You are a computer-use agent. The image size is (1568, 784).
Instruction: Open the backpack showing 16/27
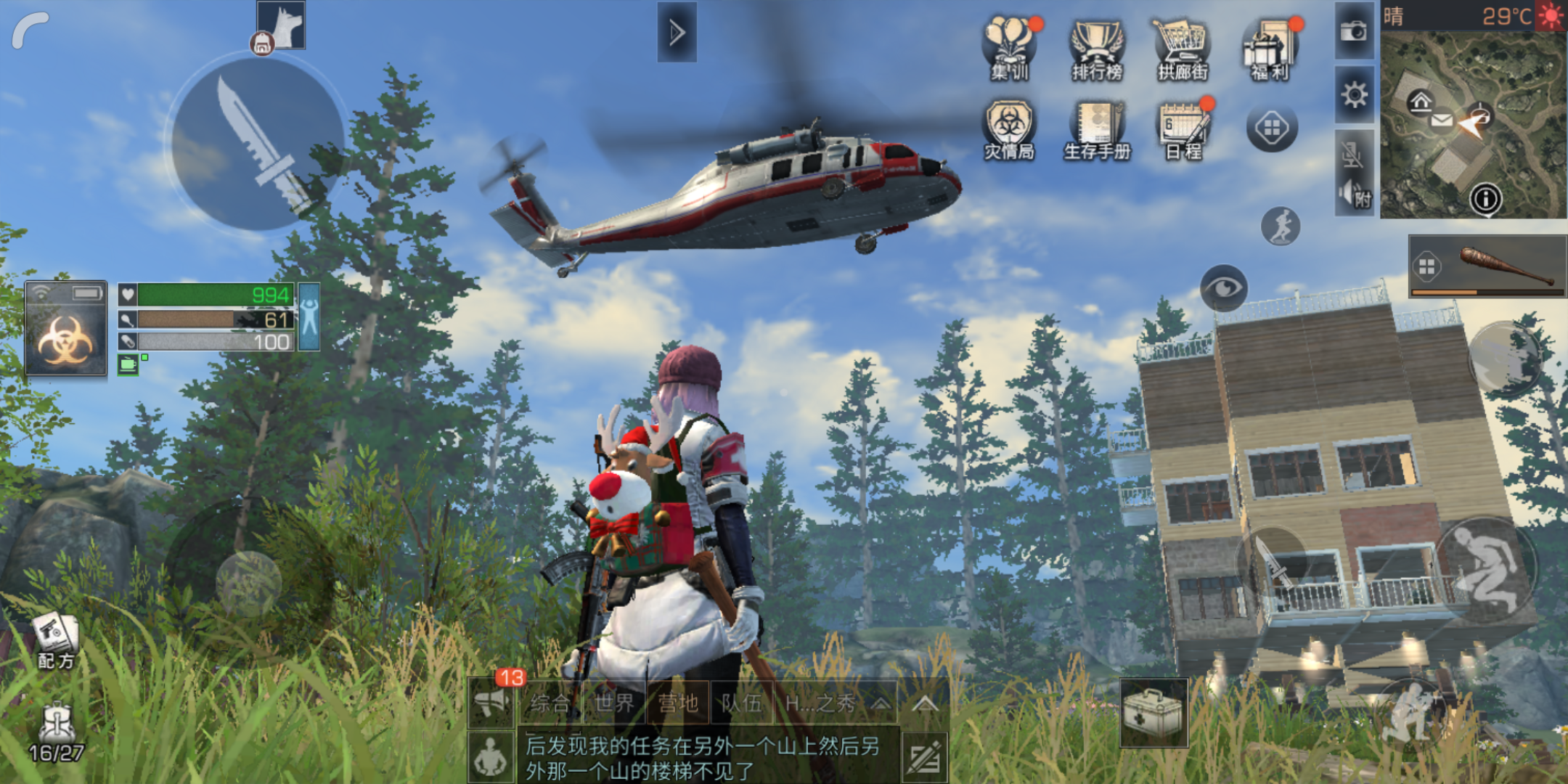pyautogui.click(x=57, y=733)
